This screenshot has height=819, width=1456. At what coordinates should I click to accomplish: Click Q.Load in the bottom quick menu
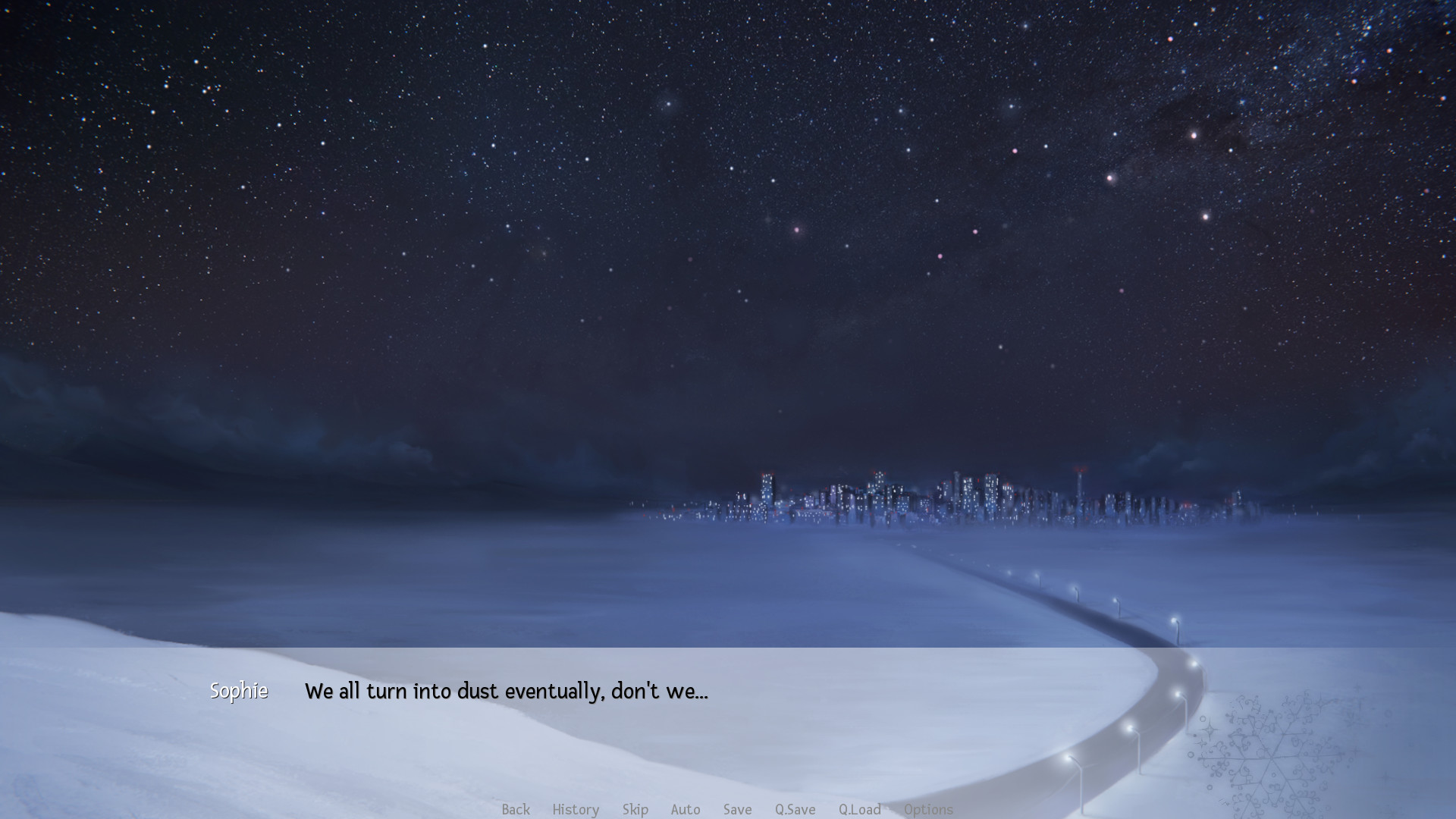[859, 810]
